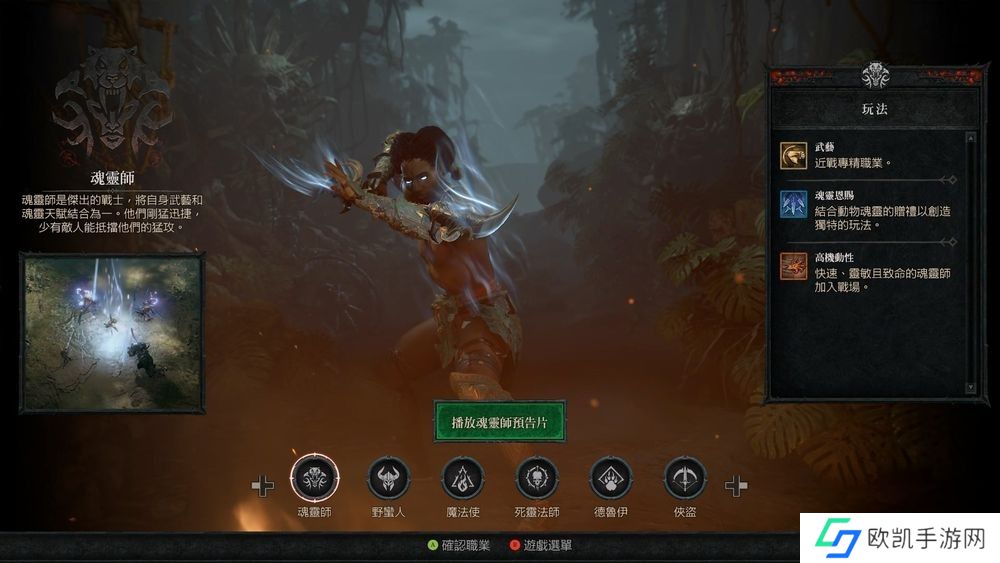Screen dimensions: 1000x563
Task: Open the Spiritborn gameplay preview thumbnail
Action: click(112, 333)
